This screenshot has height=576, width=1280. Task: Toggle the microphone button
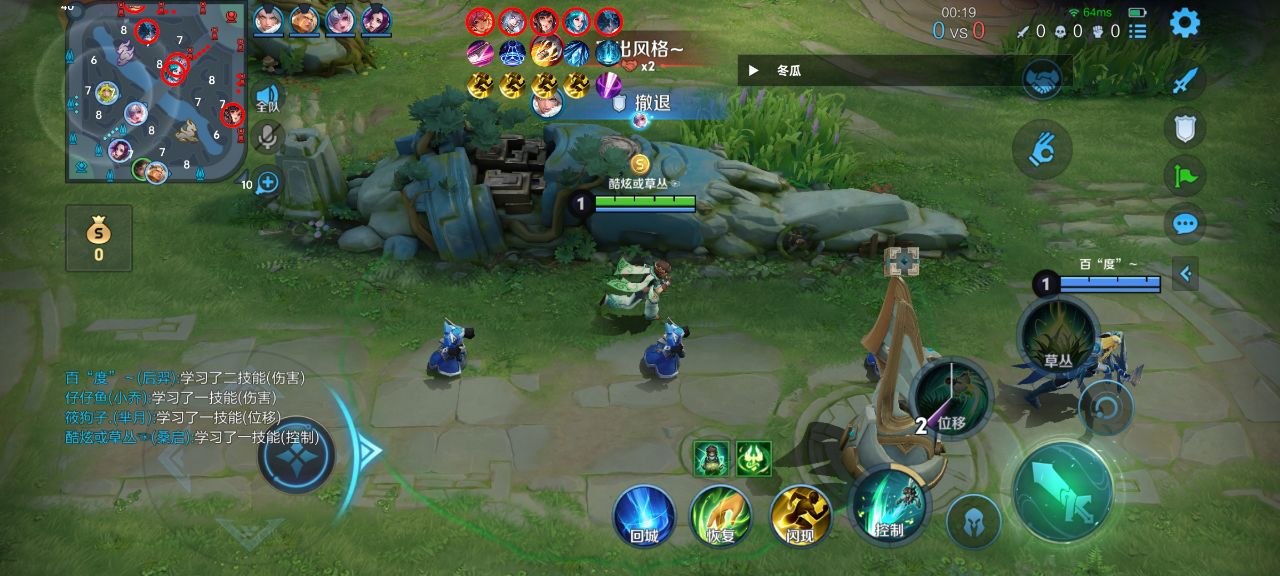(x=267, y=137)
